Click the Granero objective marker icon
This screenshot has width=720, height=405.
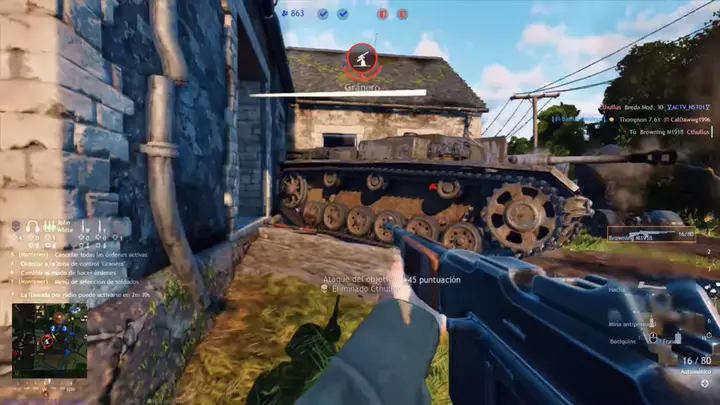(361, 59)
